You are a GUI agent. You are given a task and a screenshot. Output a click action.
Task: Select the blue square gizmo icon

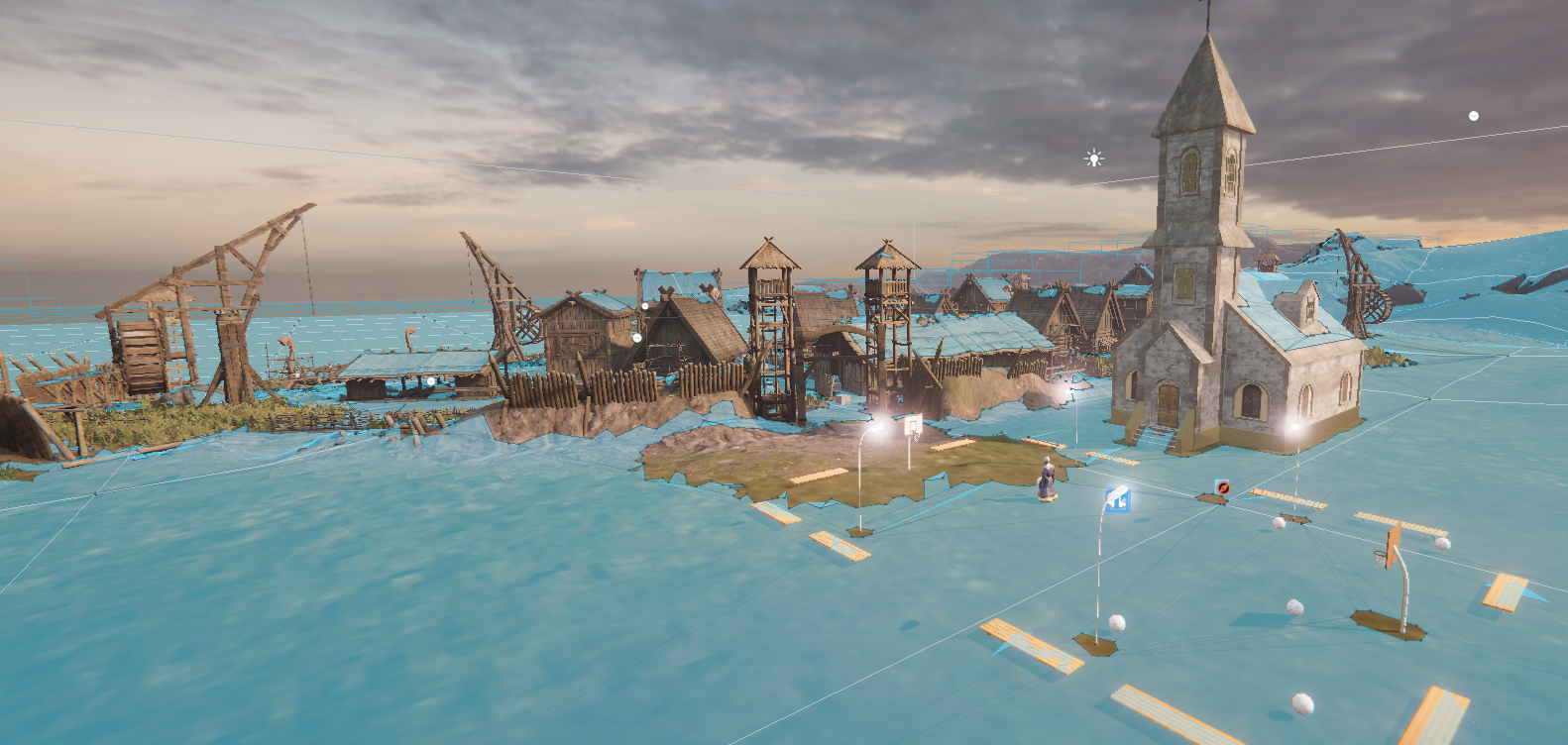[1118, 500]
